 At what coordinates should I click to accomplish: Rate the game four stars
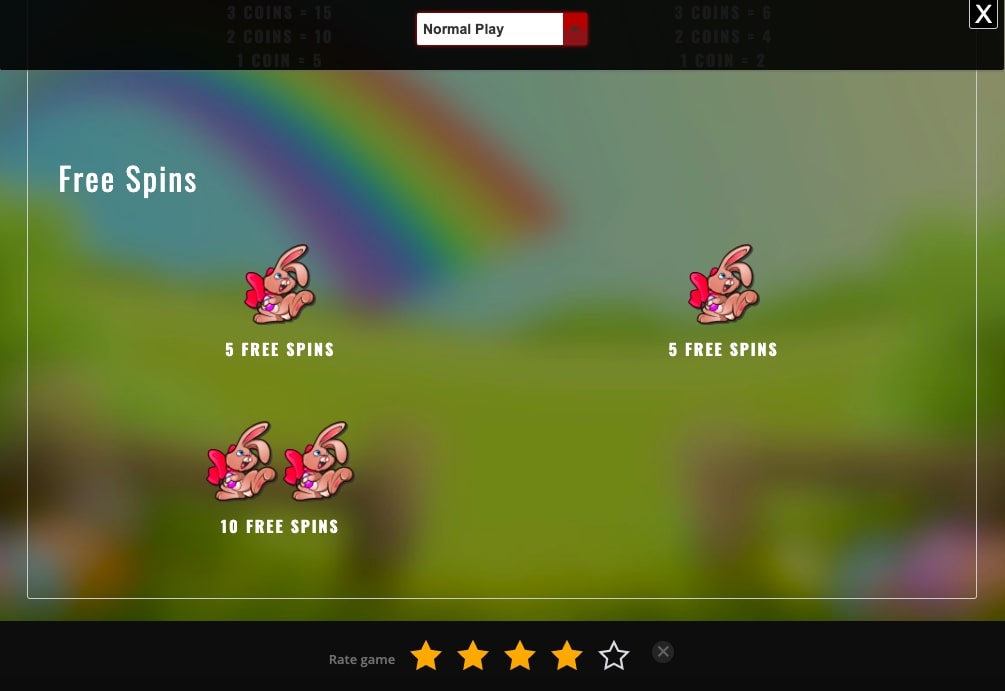point(567,656)
